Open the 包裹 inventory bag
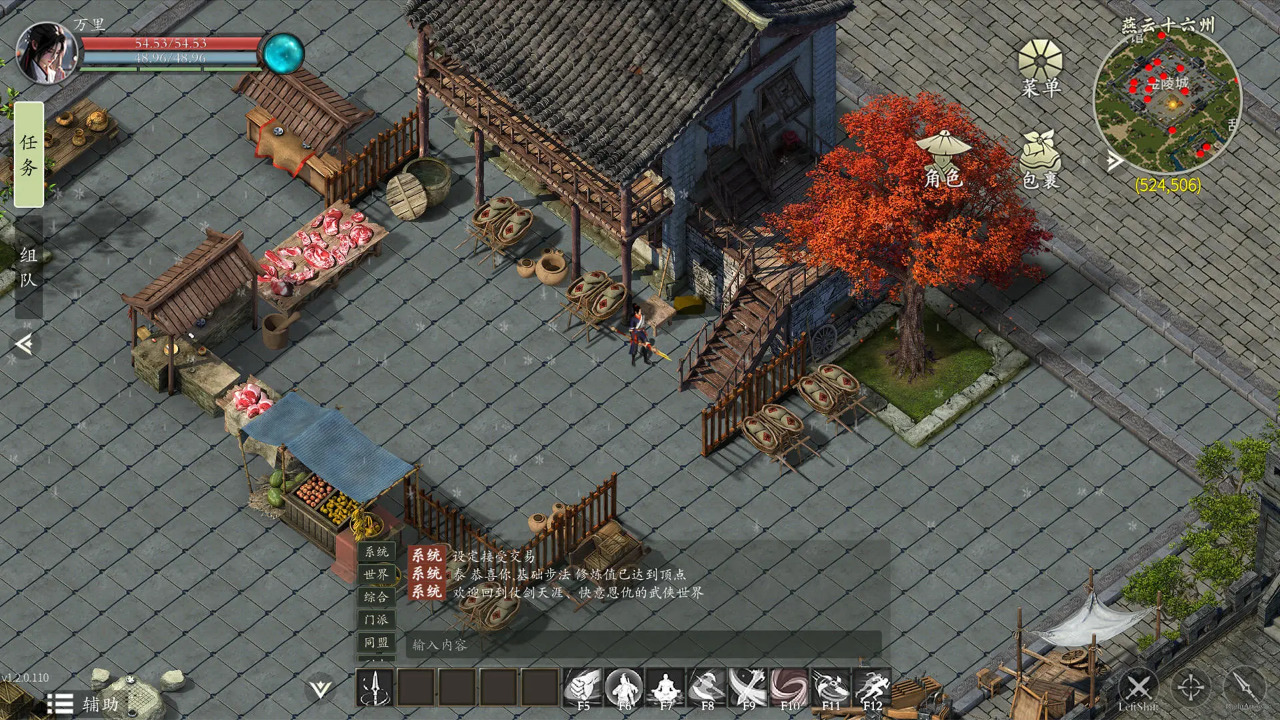 pyautogui.click(x=1040, y=160)
